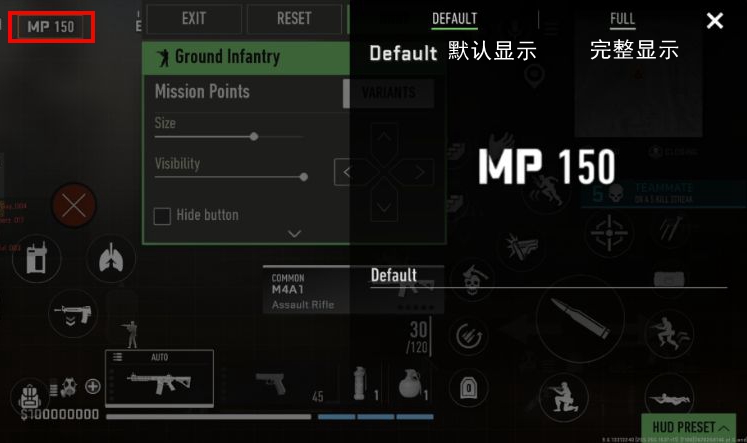Select the lungs hold-breath button
Image resolution: width=747 pixels, height=443 pixels.
pyautogui.click(x=110, y=261)
